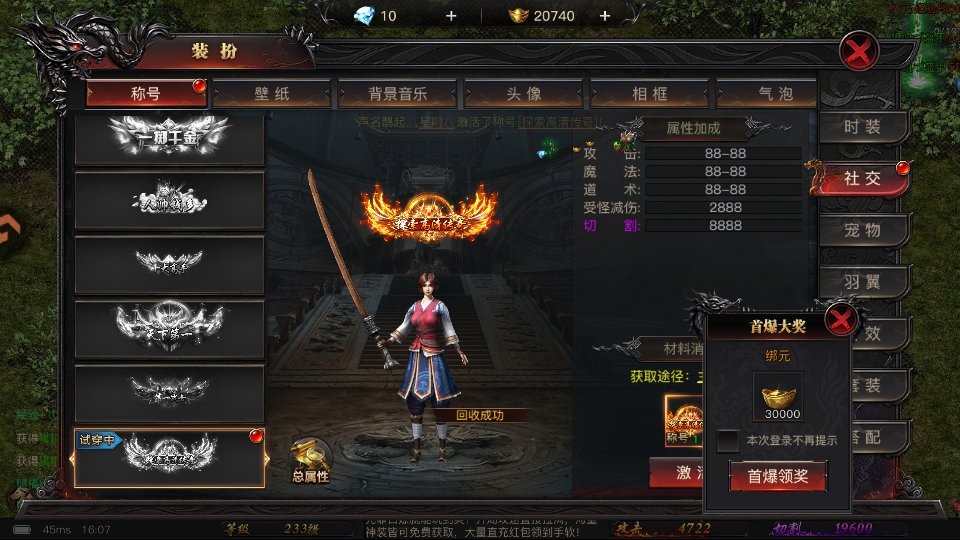Open the 总属性 total attributes icon

(310, 461)
